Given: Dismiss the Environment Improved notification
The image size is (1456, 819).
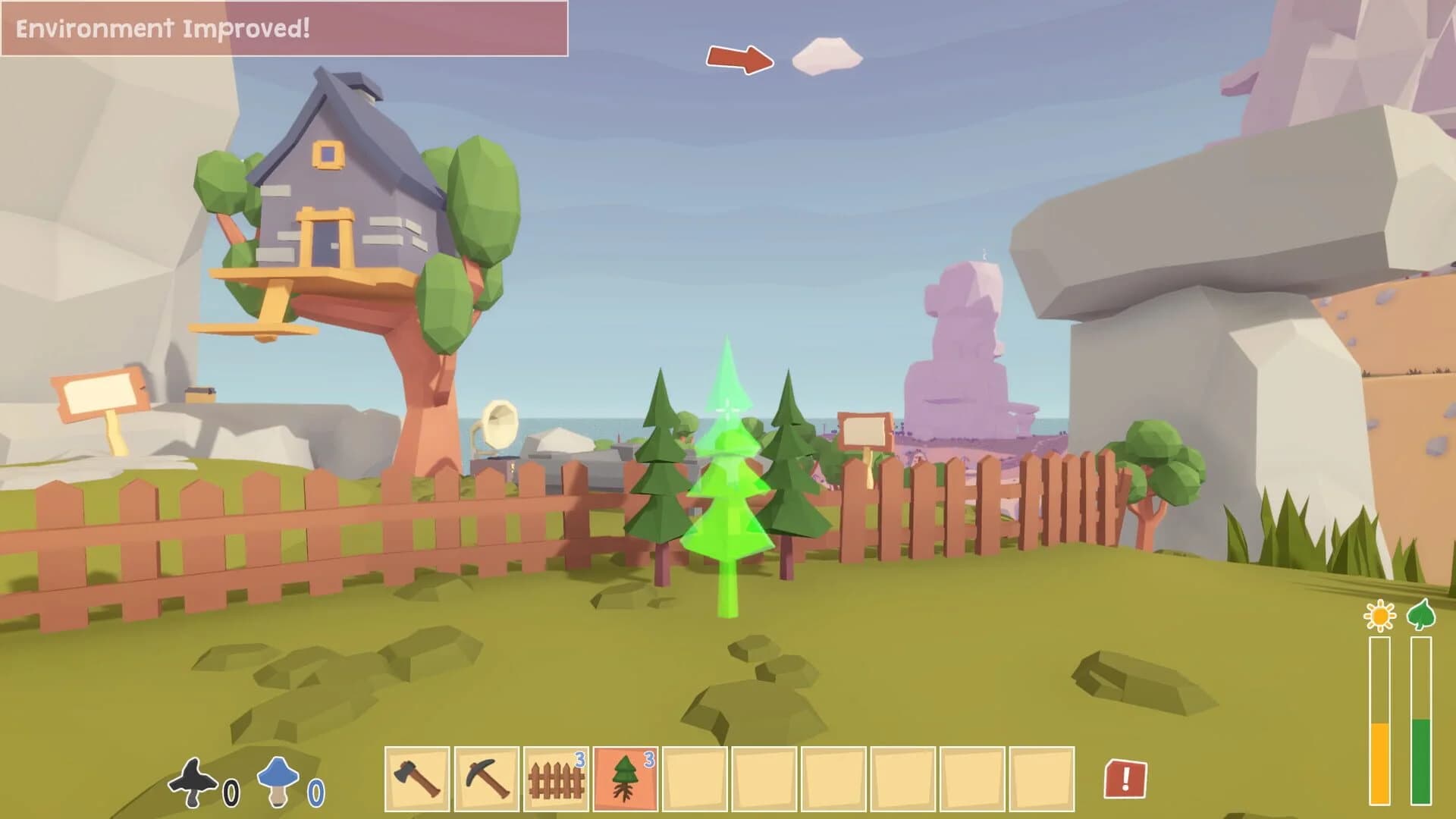Looking at the screenshot, I should click(x=284, y=30).
